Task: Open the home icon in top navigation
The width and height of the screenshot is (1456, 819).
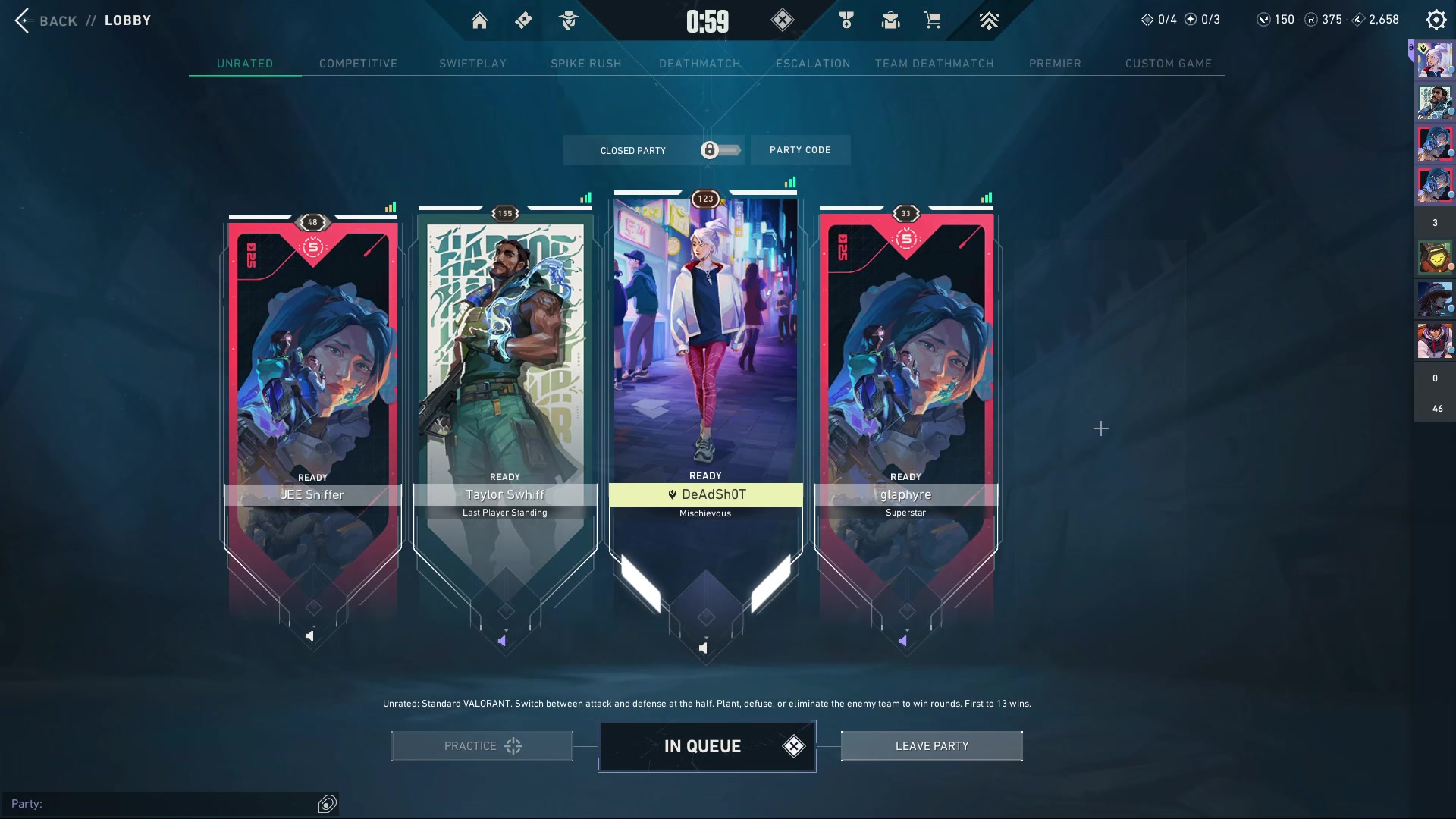Action: pos(479,20)
